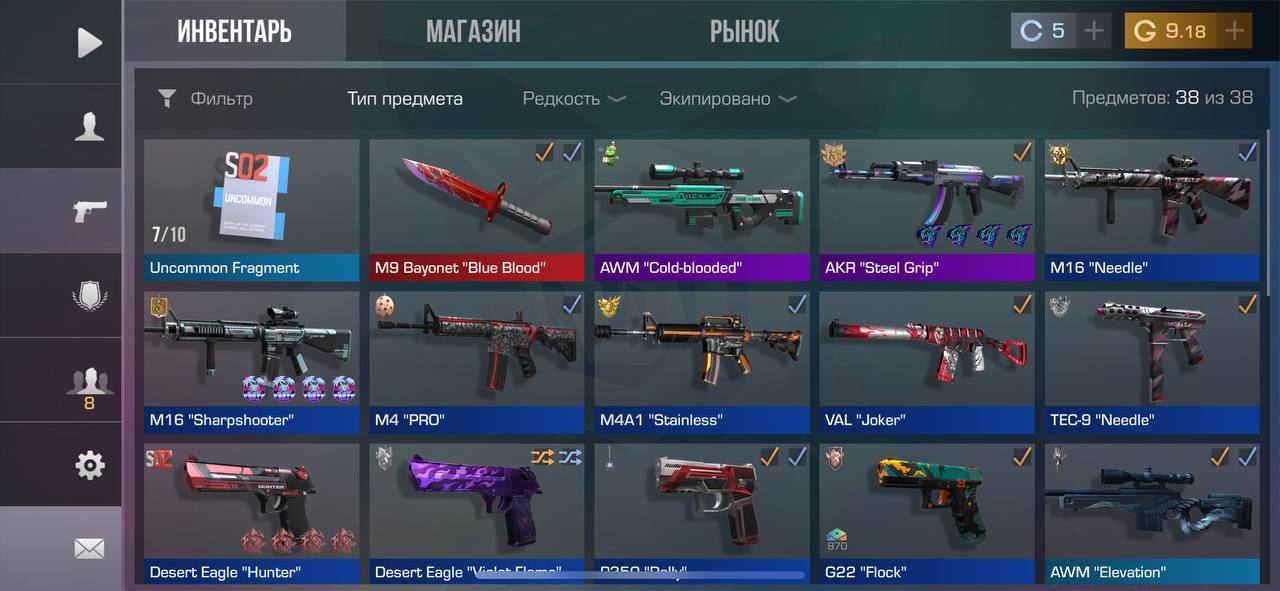Screen dimensions: 1280x591
Task: Pick the AWM "Cold-blooded" sniper rifle
Action: 701,209
